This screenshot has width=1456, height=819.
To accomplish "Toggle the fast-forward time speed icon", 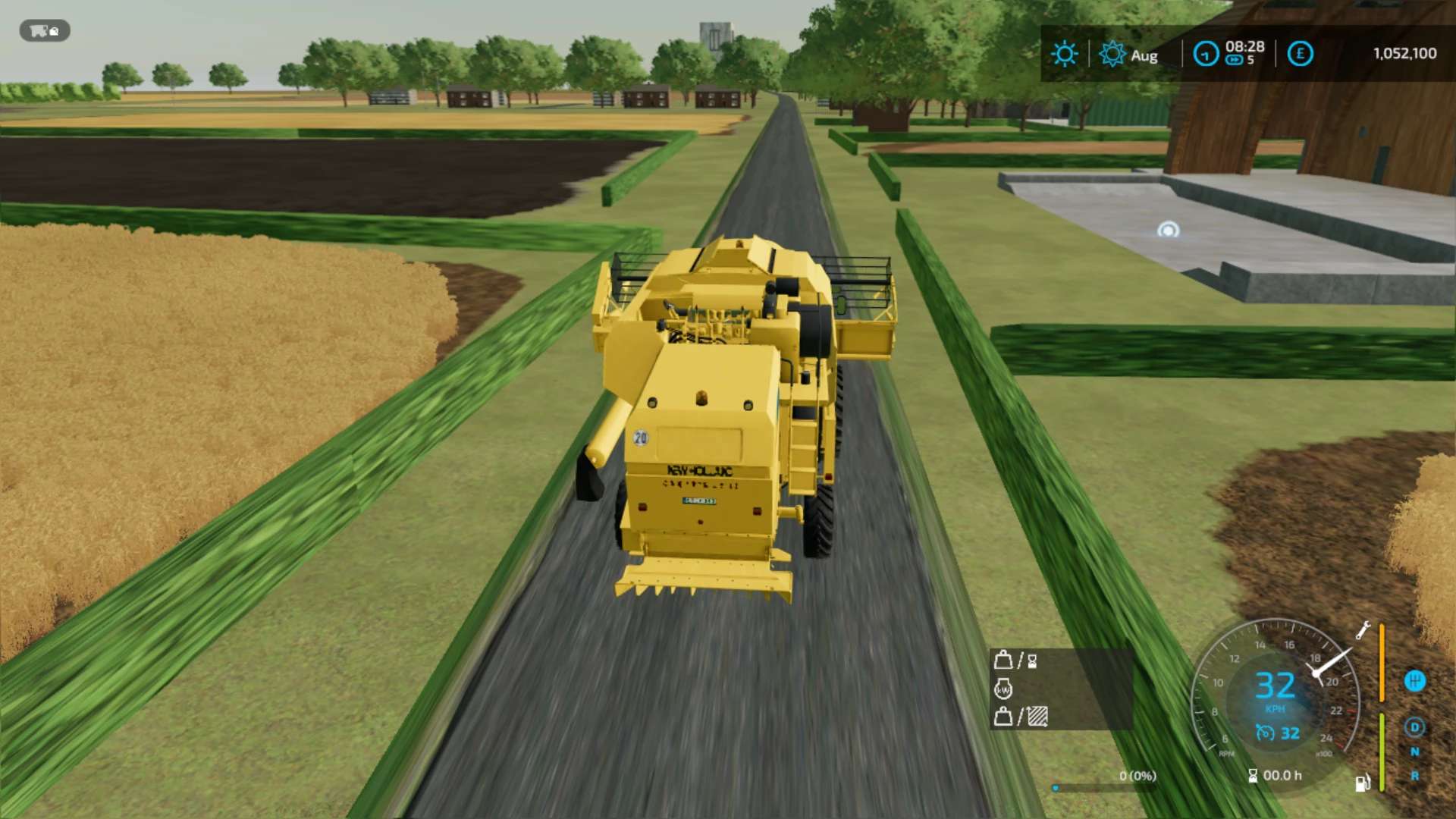I will pyautogui.click(x=1234, y=61).
